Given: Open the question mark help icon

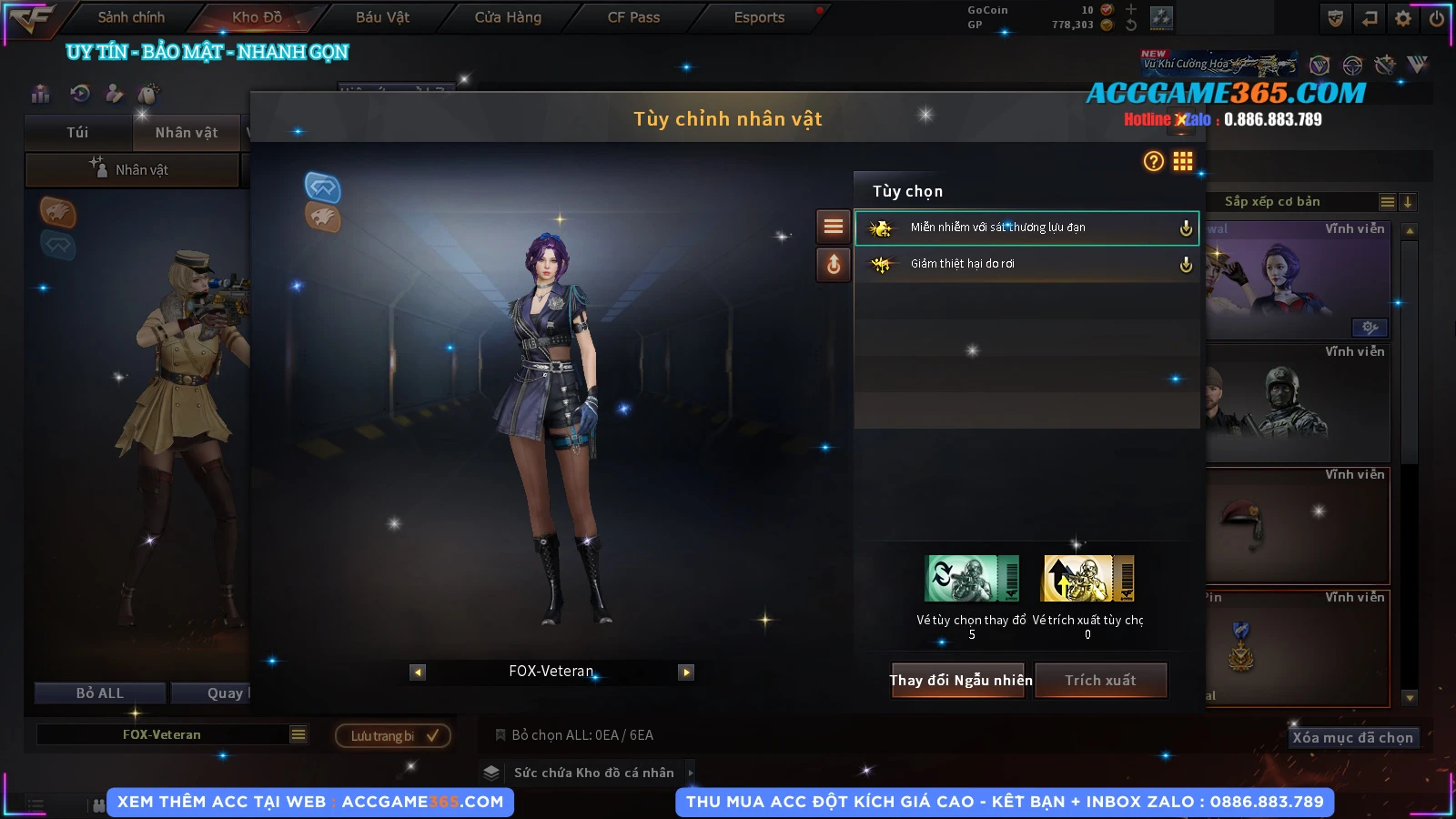Looking at the screenshot, I should pyautogui.click(x=1153, y=161).
